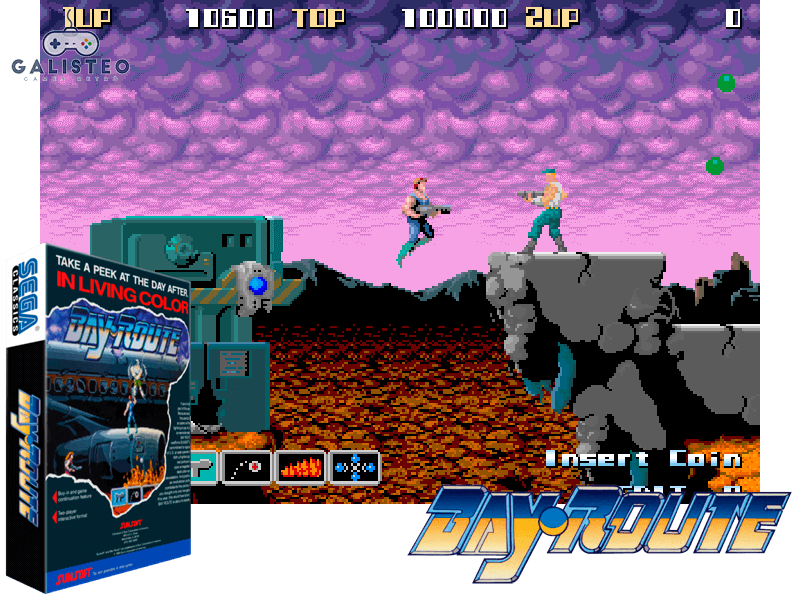Select the machine gun weapon icon
800x600 pixels.
click(205, 466)
